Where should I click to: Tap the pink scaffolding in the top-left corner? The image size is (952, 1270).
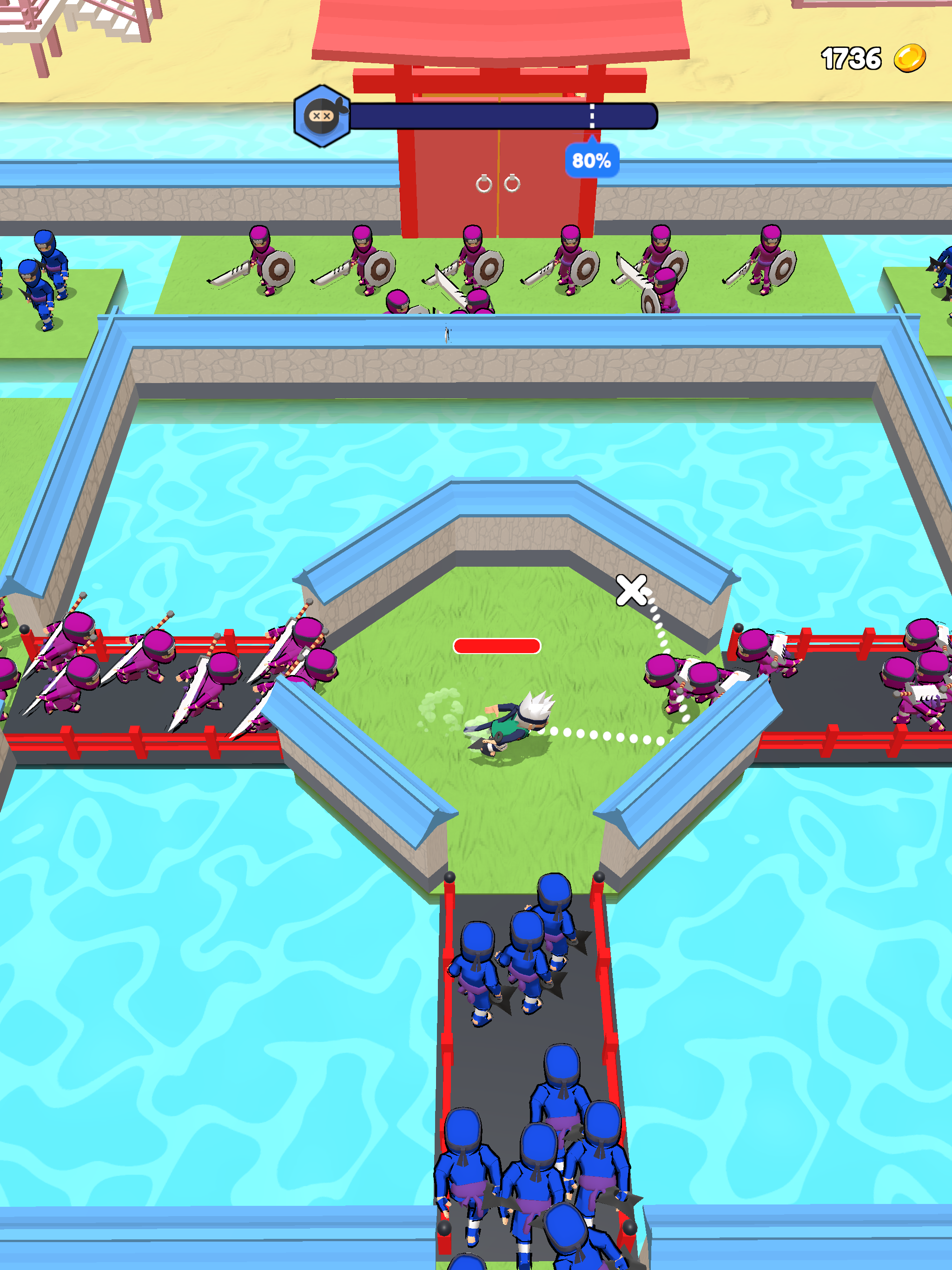click(46, 23)
